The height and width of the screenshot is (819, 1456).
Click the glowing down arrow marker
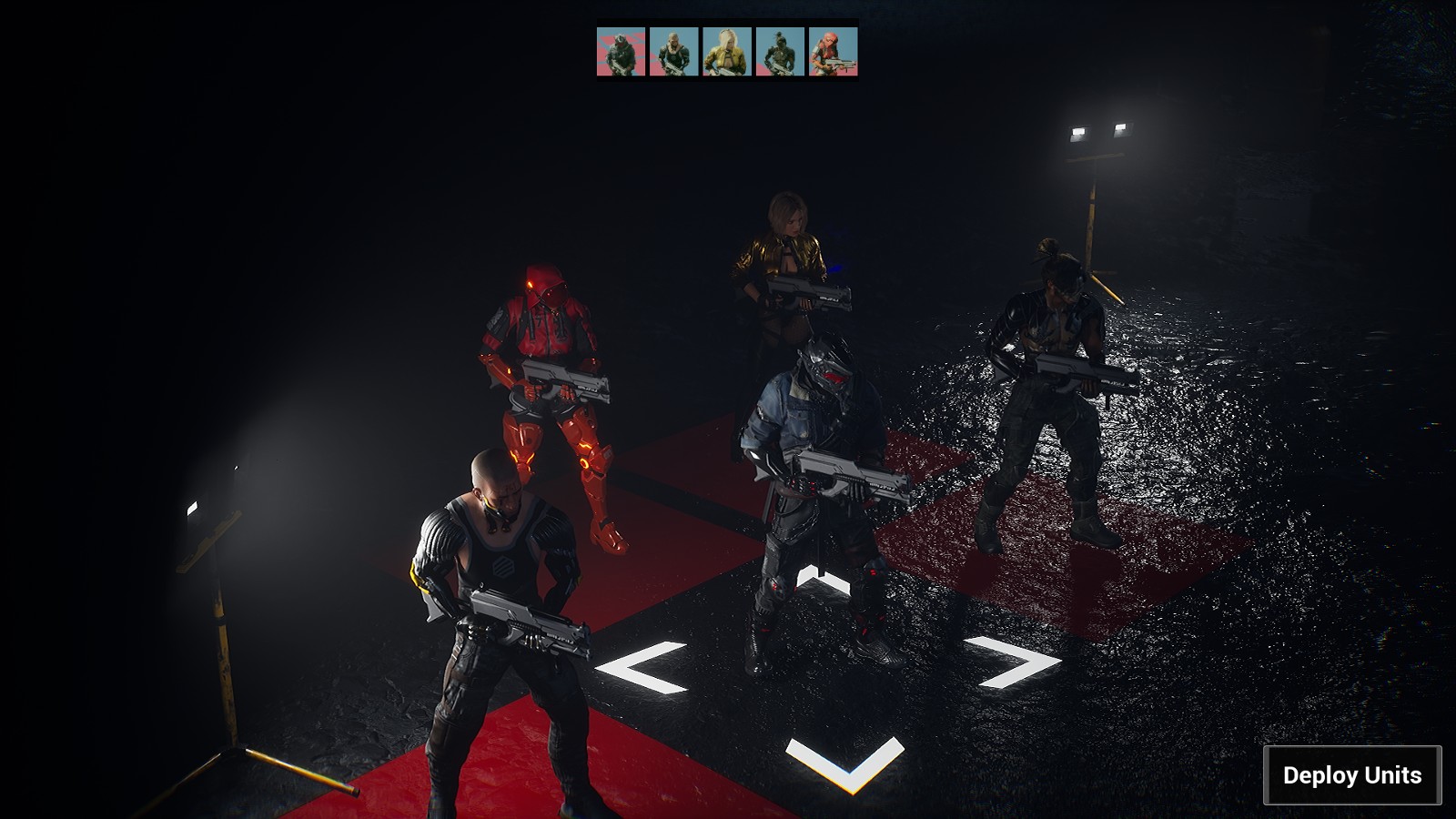click(845, 763)
